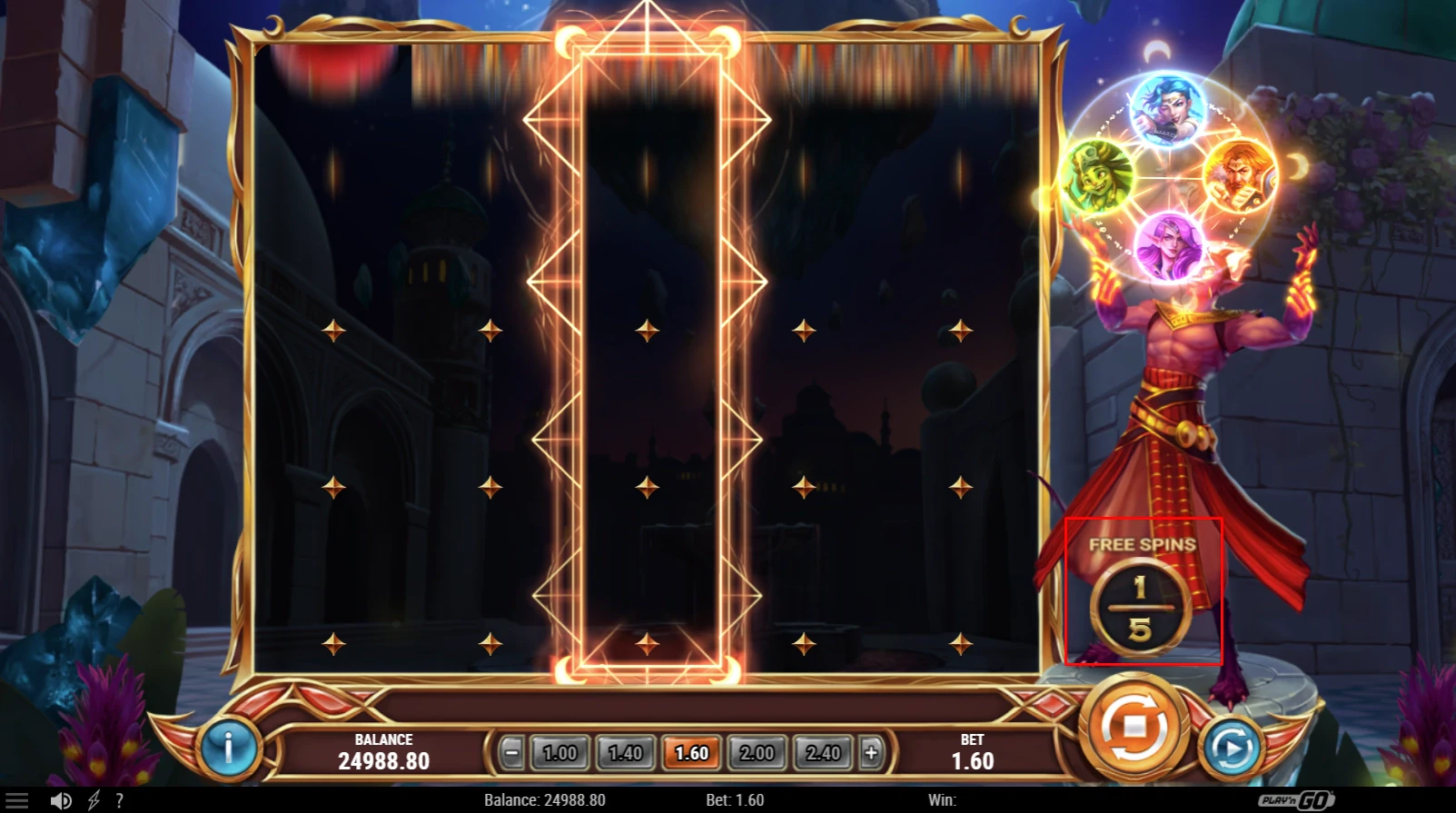Select the 1.00 bet value
This screenshot has height=813, width=1456.
click(560, 752)
